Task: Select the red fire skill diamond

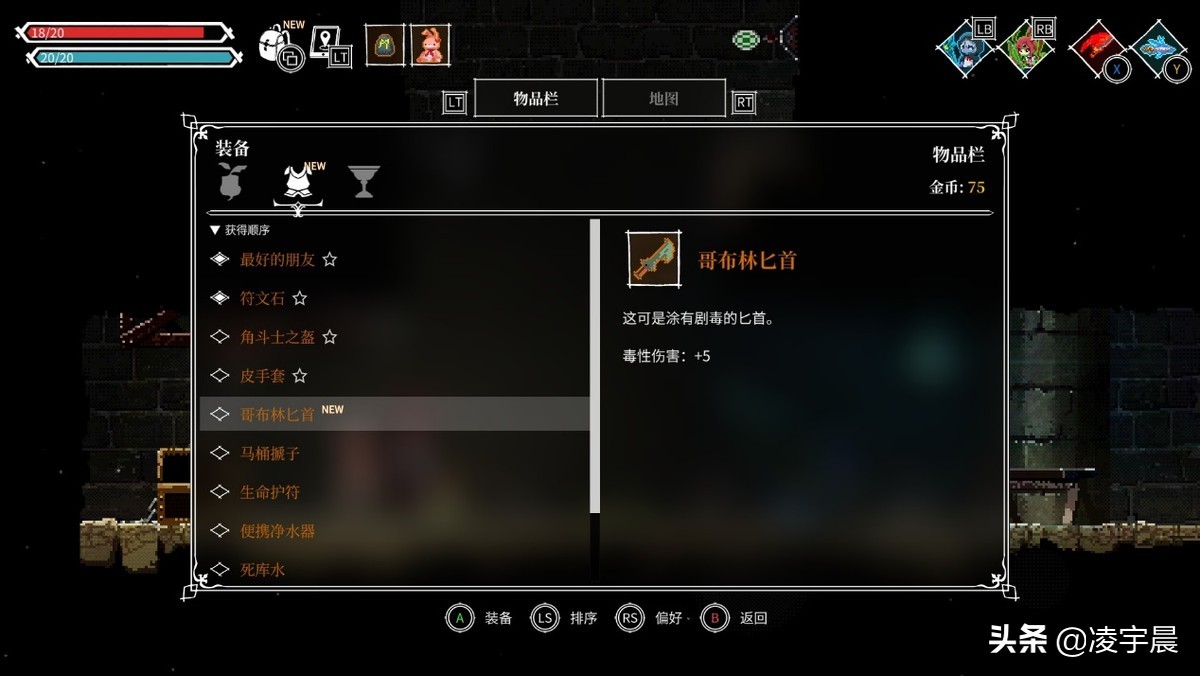Action: [x=1097, y=47]
